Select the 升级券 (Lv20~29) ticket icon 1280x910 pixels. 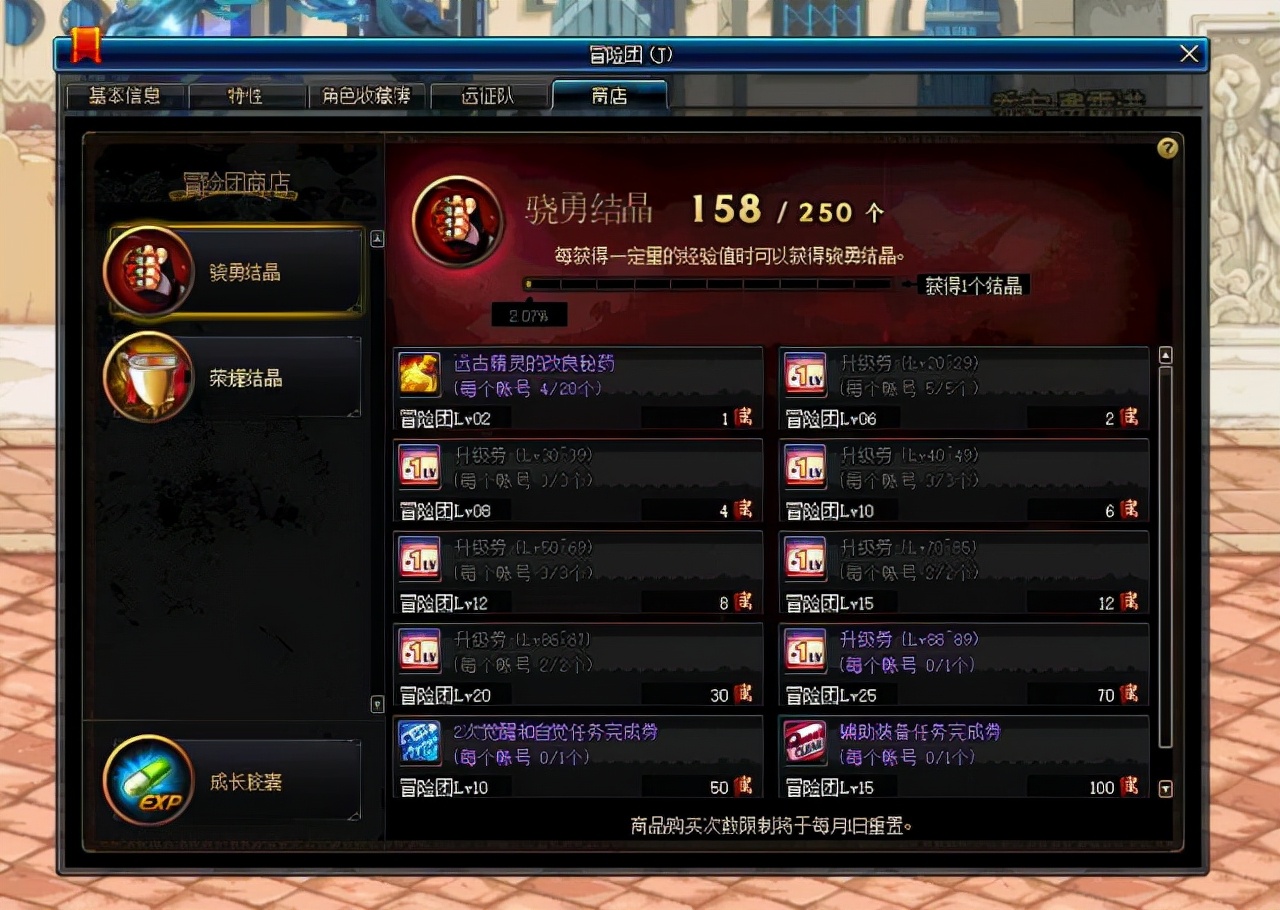(x=806, y=372)
